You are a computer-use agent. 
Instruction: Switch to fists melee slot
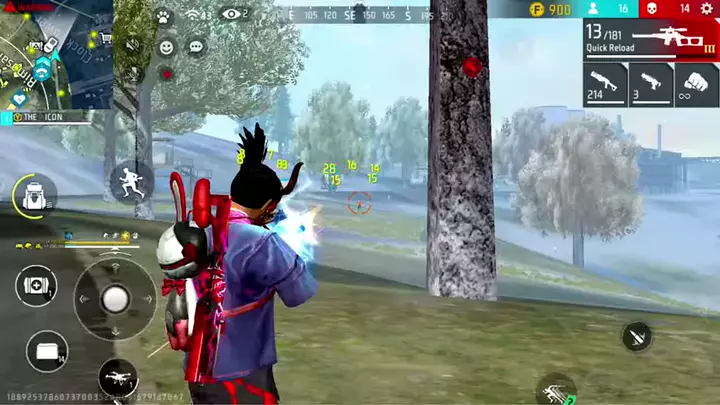(696, 84)
